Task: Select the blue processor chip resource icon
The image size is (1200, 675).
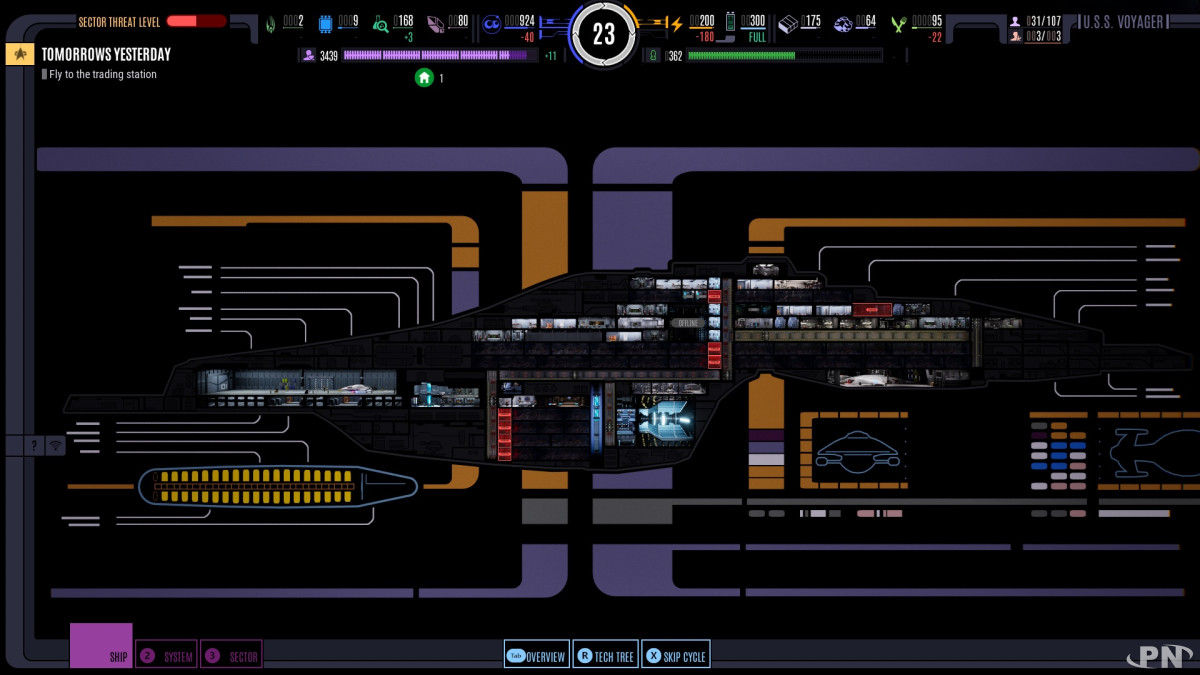Action: pyautogui.click(x=326, y=24)
